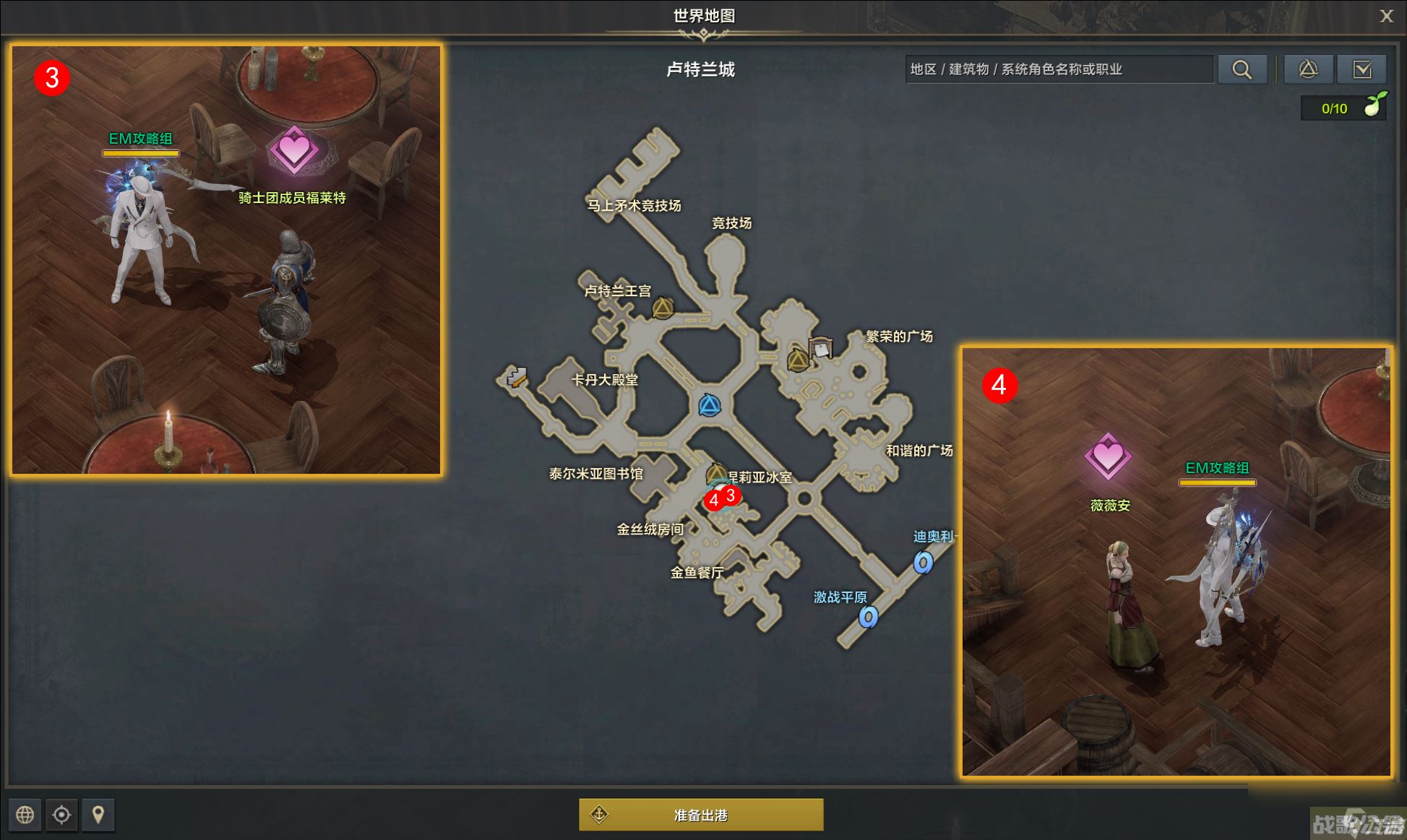Open red numbered marker 3 on the map

[x=732, y=495]
